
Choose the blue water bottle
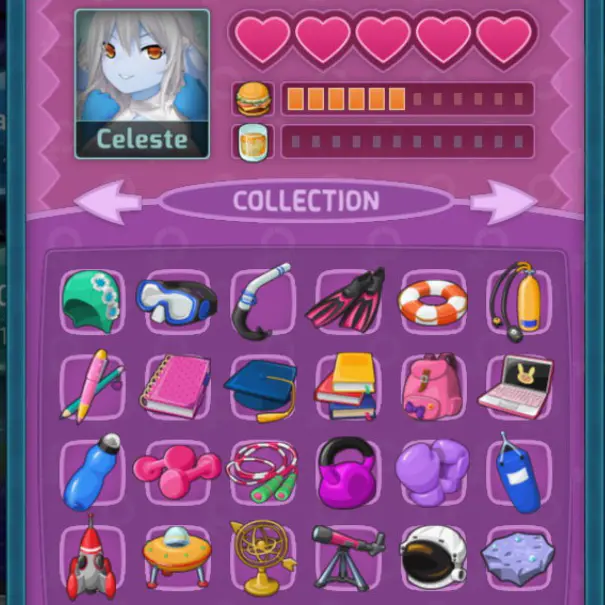[91, 471]
